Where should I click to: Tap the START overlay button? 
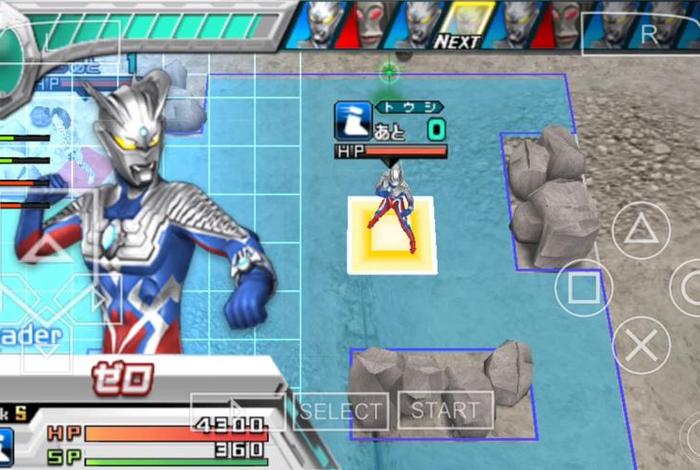point(445,410)
